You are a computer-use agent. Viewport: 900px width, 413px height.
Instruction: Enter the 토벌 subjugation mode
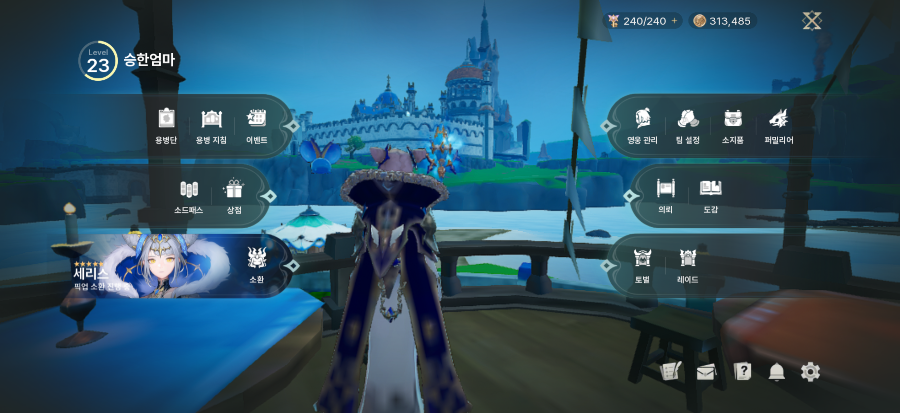coord(642,263)
